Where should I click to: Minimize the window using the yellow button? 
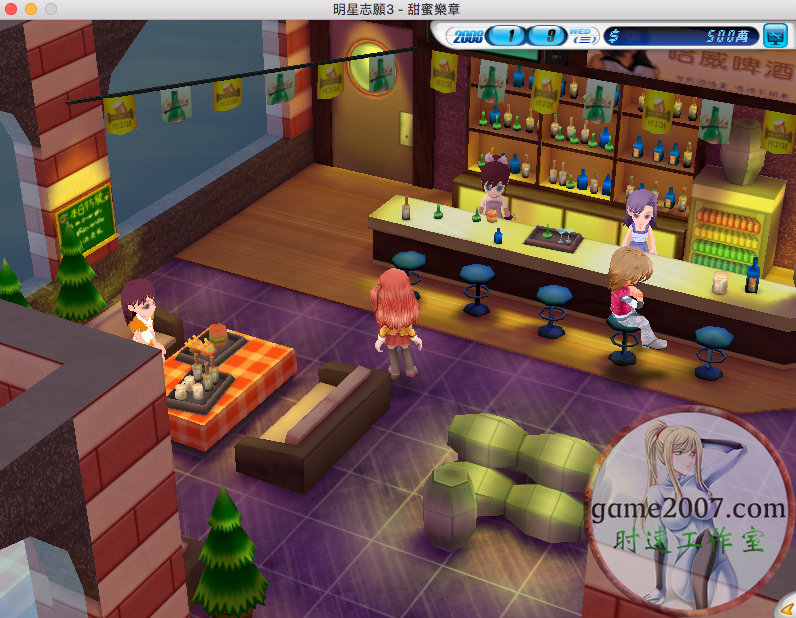[x=31, y=8]
